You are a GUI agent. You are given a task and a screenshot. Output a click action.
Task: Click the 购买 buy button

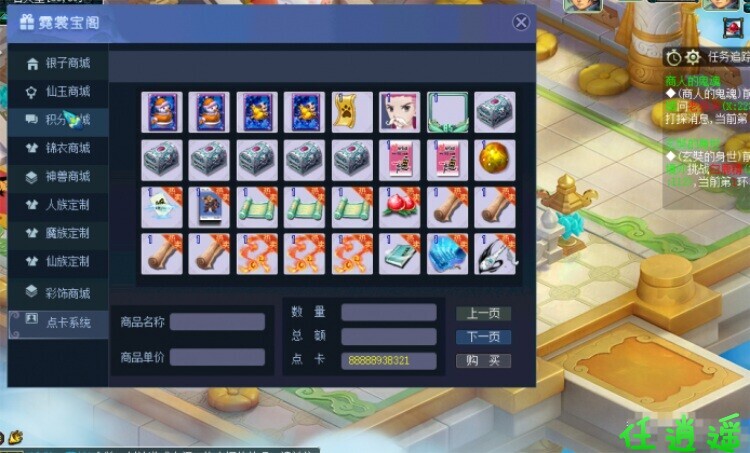(484, 361)
